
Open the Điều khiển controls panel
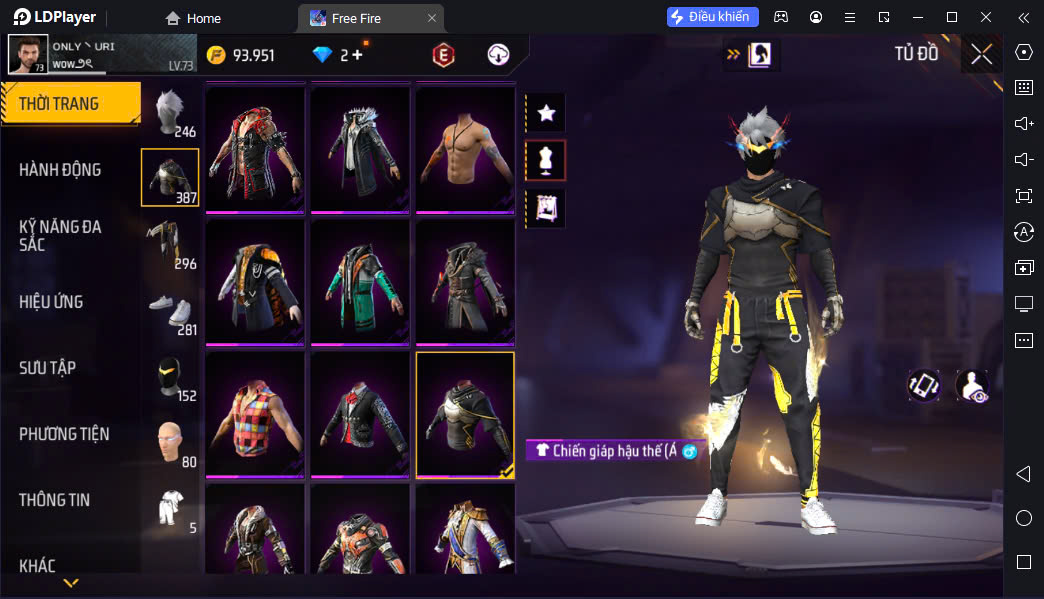tap(713, 17)
